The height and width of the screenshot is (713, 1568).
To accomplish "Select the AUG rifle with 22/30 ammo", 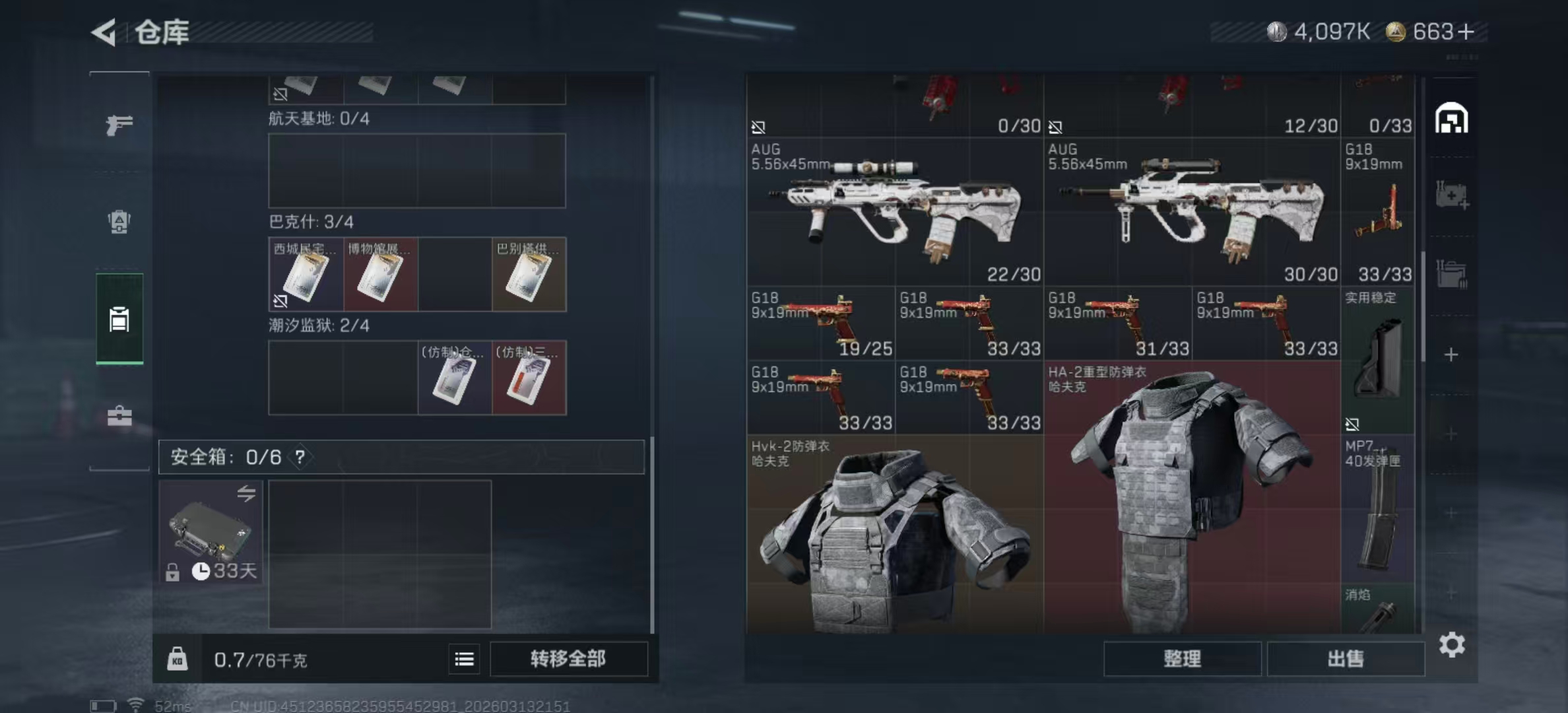I will [895, 211].
